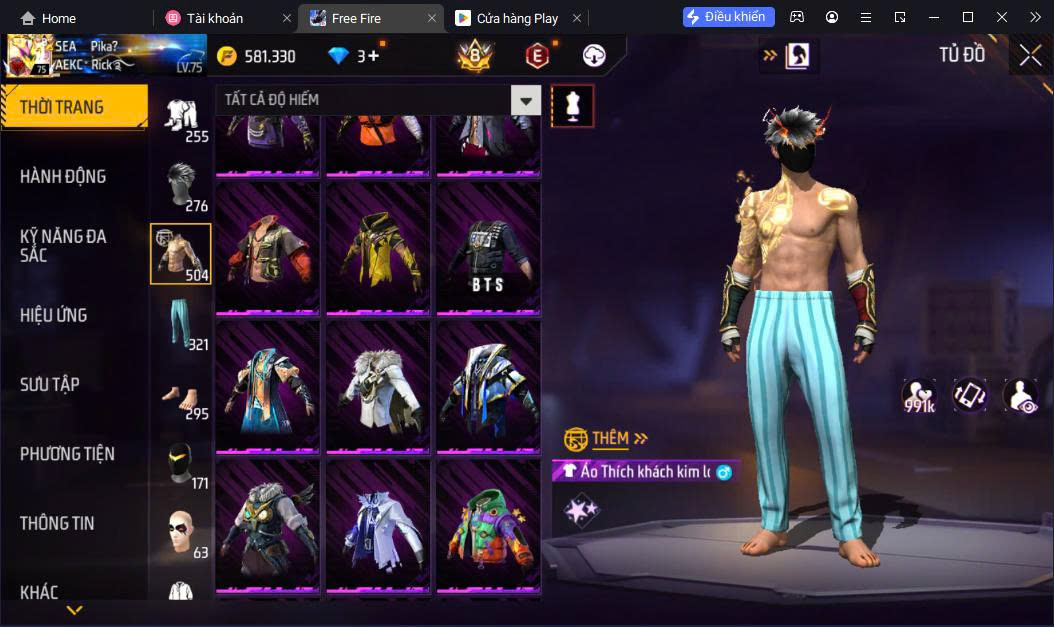Select the Thời Trang tab

pyautogui.click(x=62, y=107)
